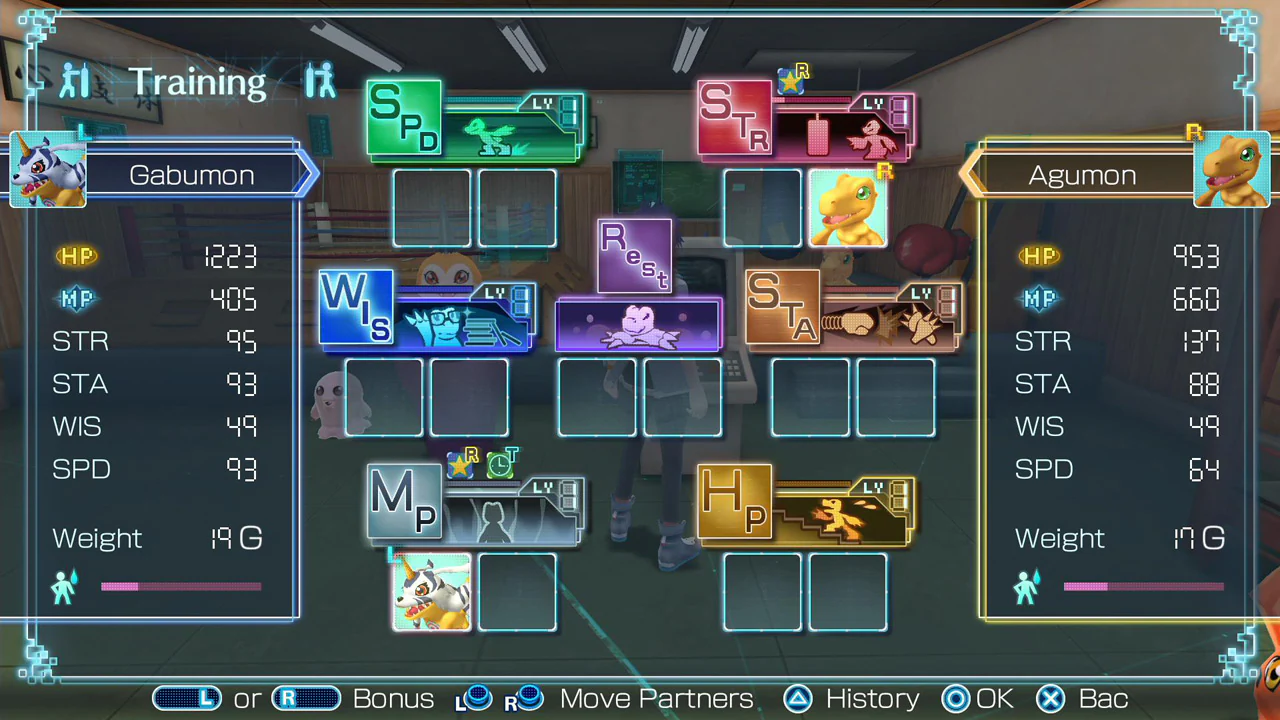Click Agumon's portrait on the right panel
Screen dimensions: 1280x720
click(x=1231, y=170)
